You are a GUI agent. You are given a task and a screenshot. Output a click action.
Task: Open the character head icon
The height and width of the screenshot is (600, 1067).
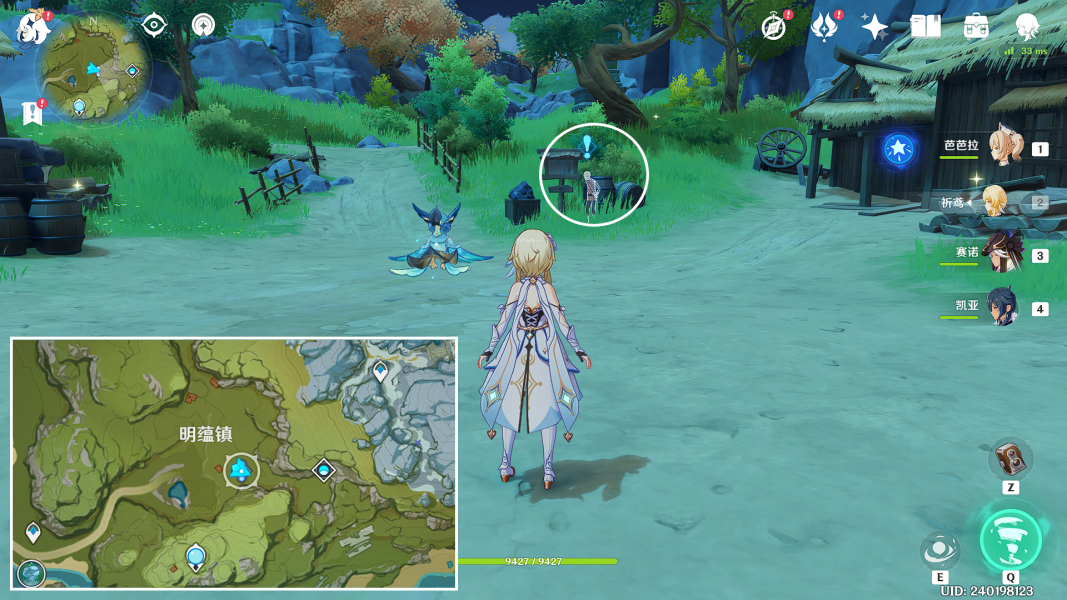click(1026, 27)
